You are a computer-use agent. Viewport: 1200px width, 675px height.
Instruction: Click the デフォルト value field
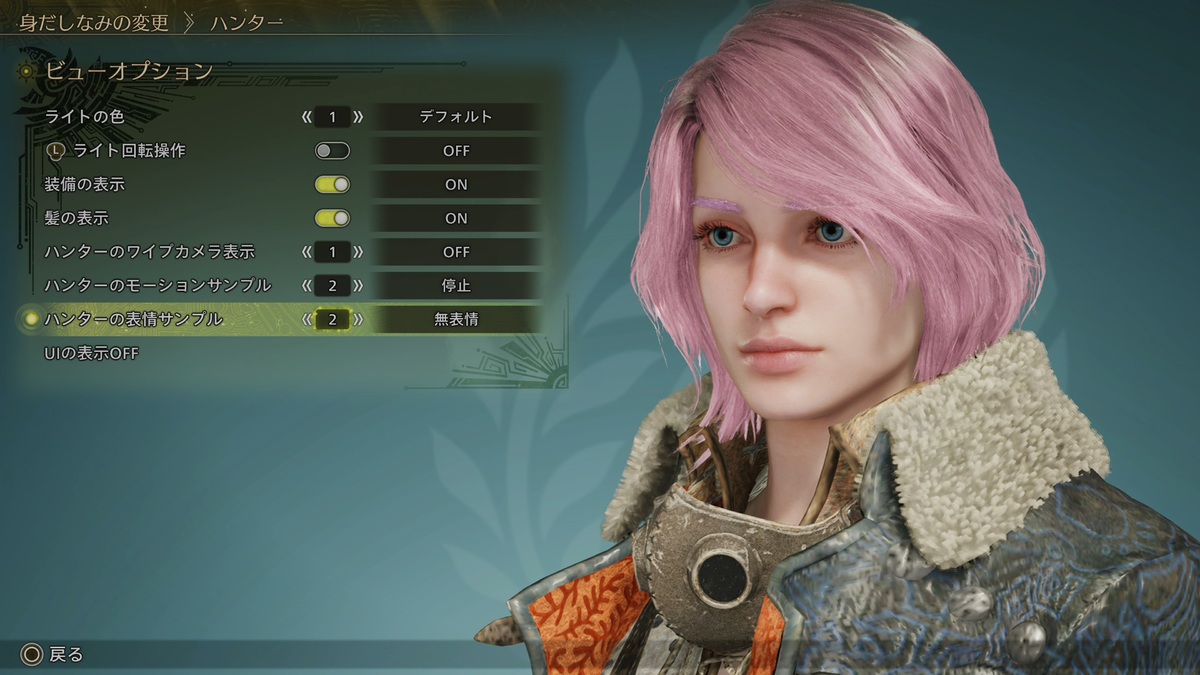pos(456,117)
